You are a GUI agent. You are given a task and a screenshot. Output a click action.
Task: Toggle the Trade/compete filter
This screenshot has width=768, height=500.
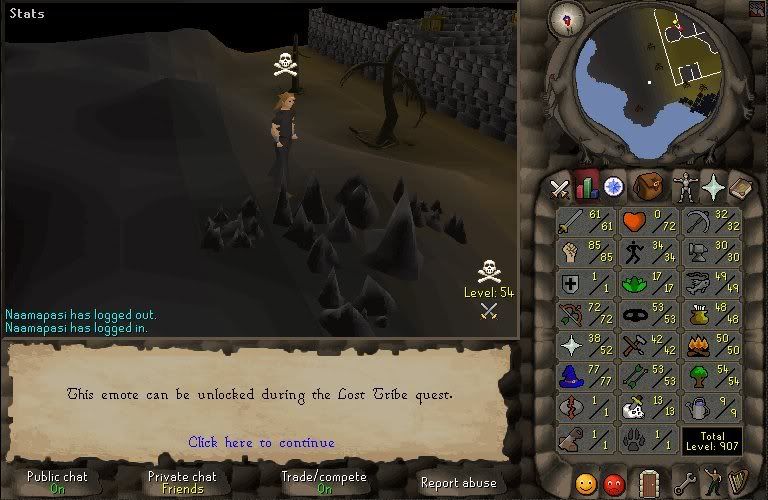pos(324,482)
